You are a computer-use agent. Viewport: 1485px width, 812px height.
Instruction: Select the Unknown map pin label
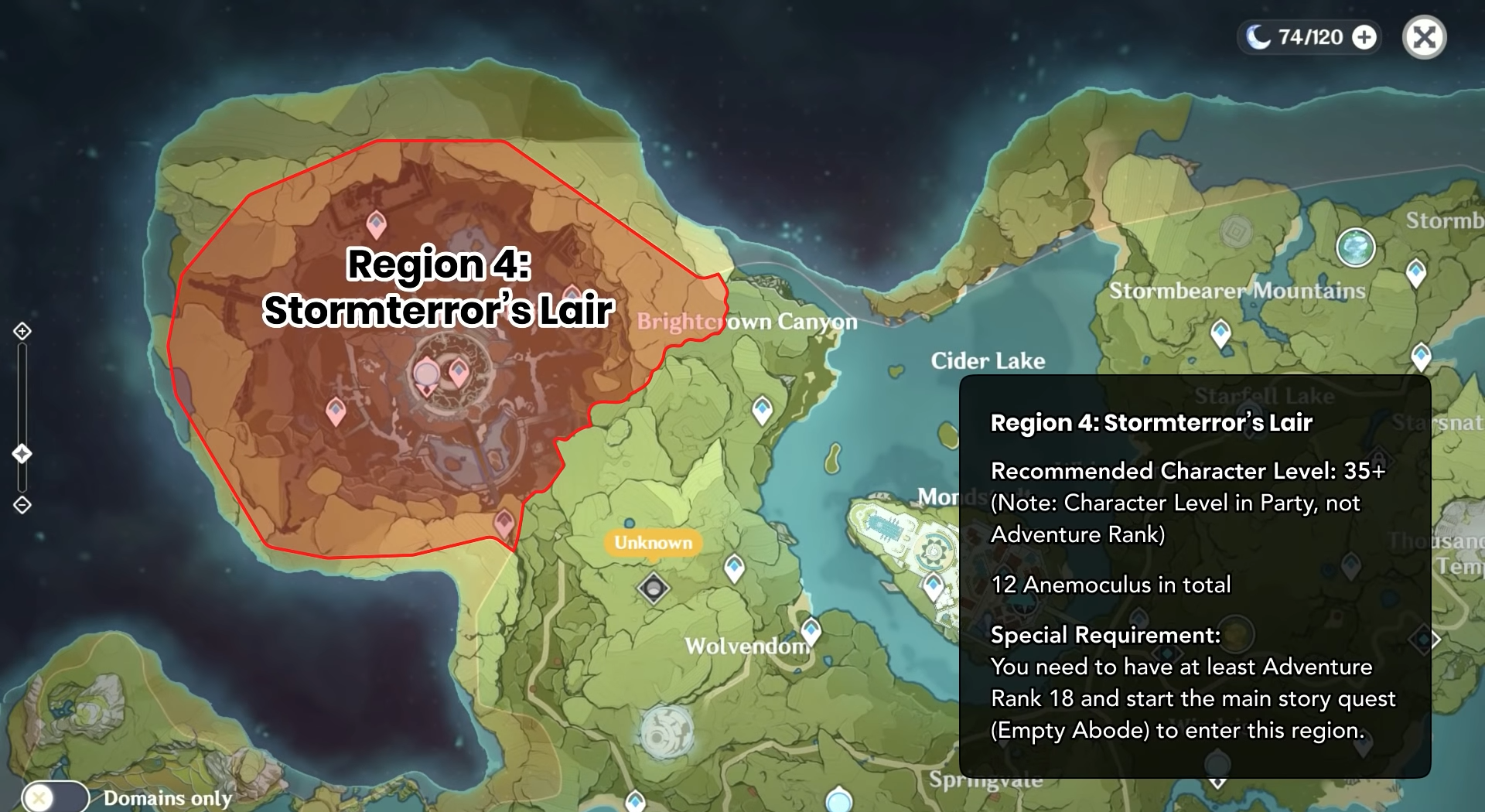coord(653,542)
